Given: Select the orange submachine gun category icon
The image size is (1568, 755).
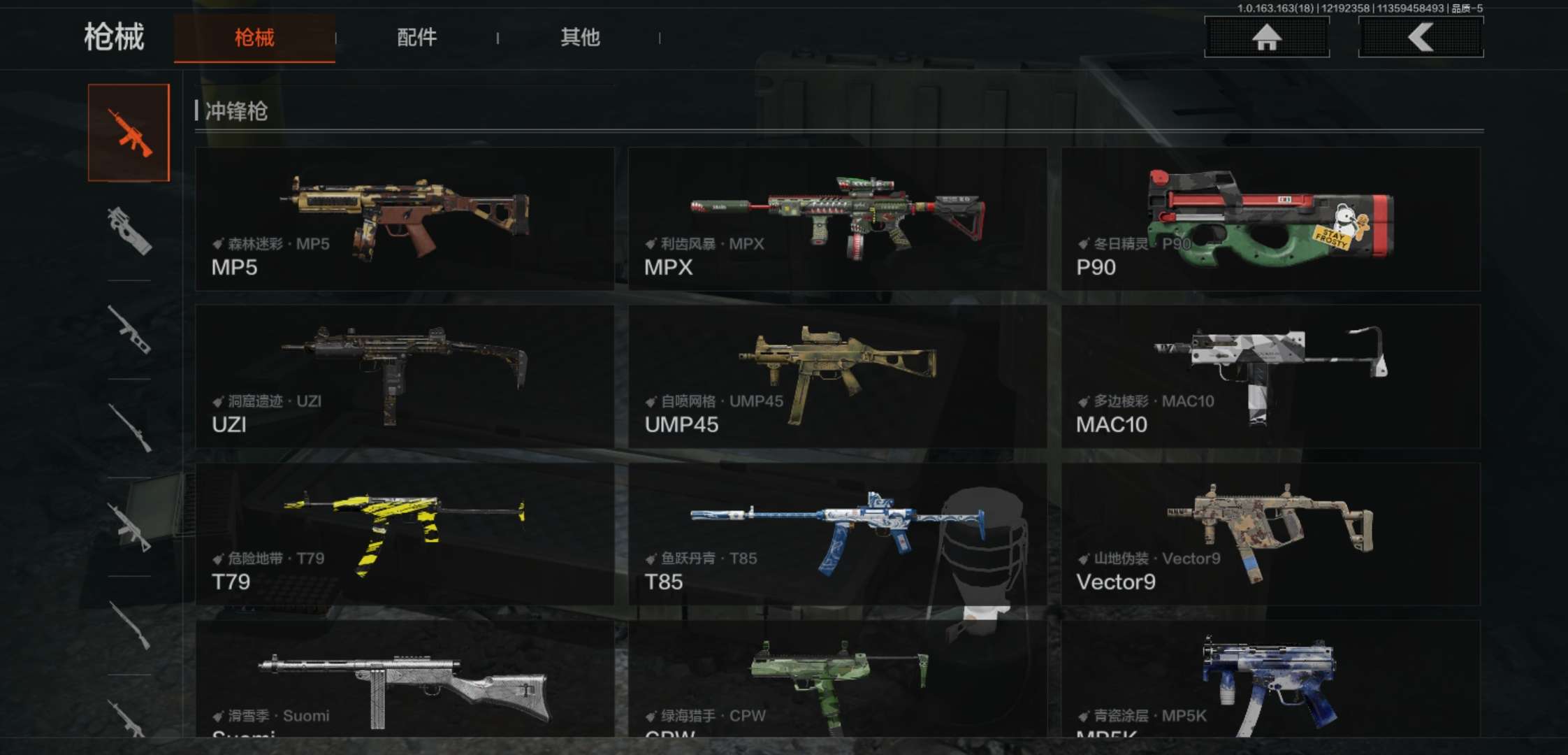Looking at the screenshot, I should (x=129, y=132).
